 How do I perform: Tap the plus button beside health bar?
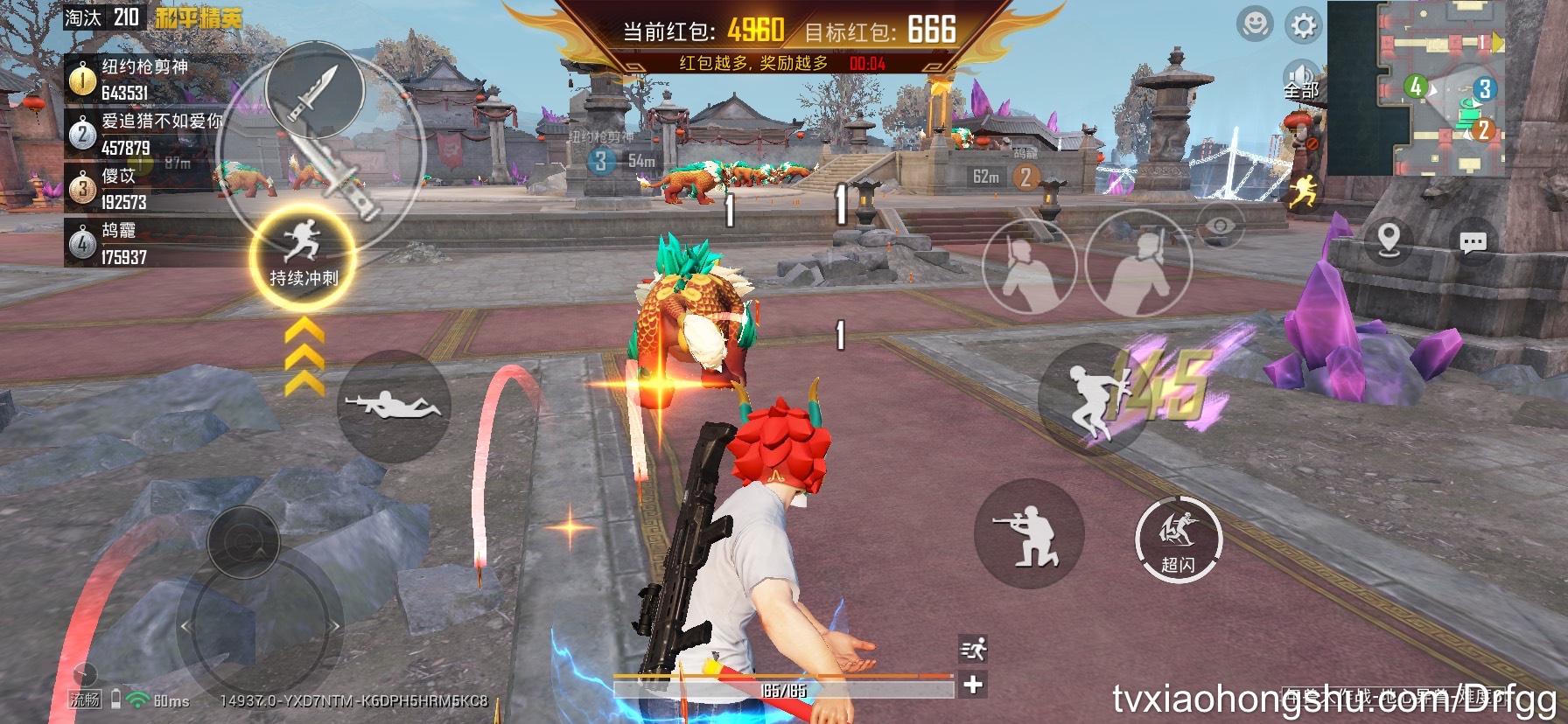[973, 685]
